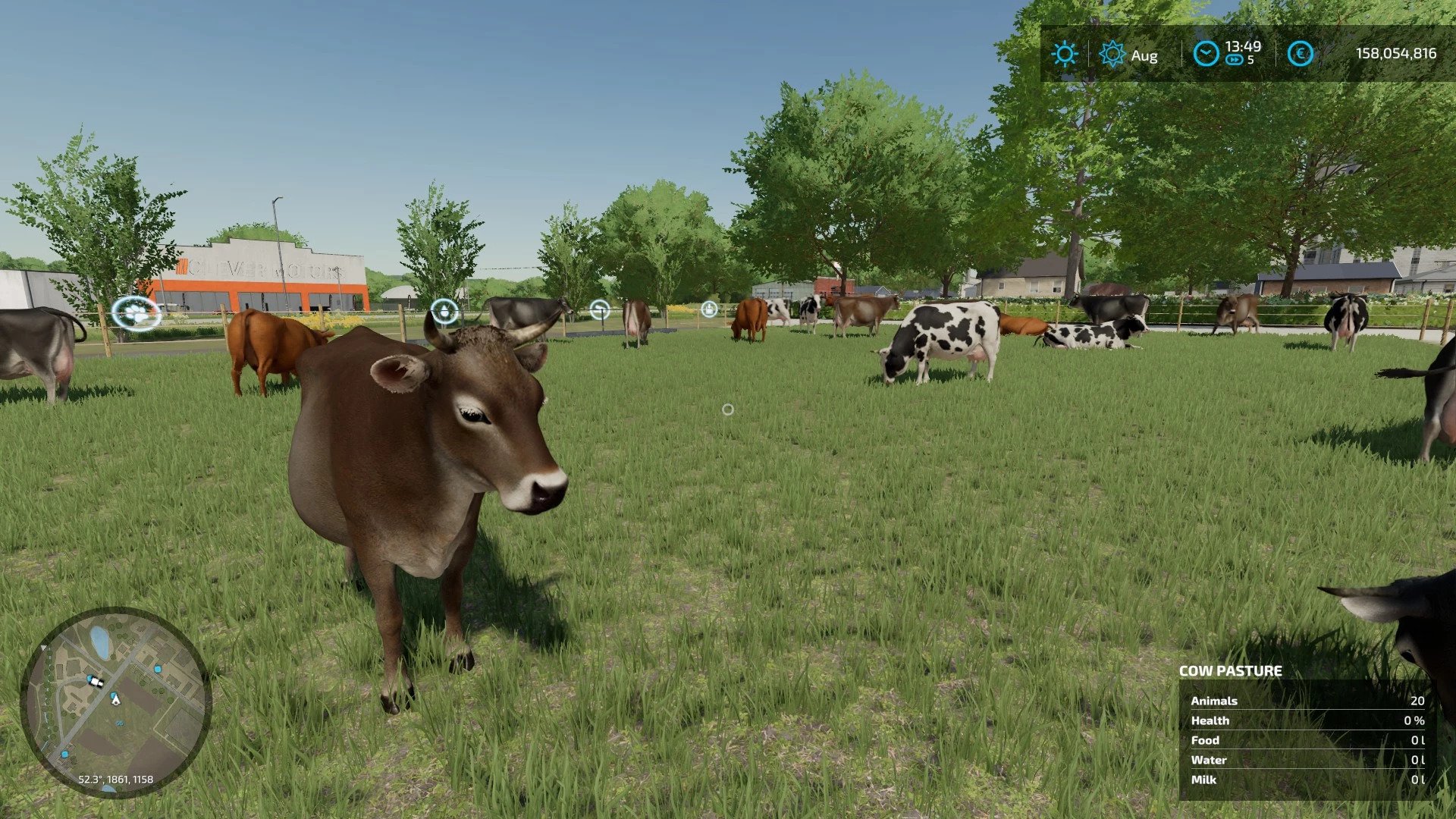
Task: Click the August season sun icon
Action: click(x=1112, y=55)
